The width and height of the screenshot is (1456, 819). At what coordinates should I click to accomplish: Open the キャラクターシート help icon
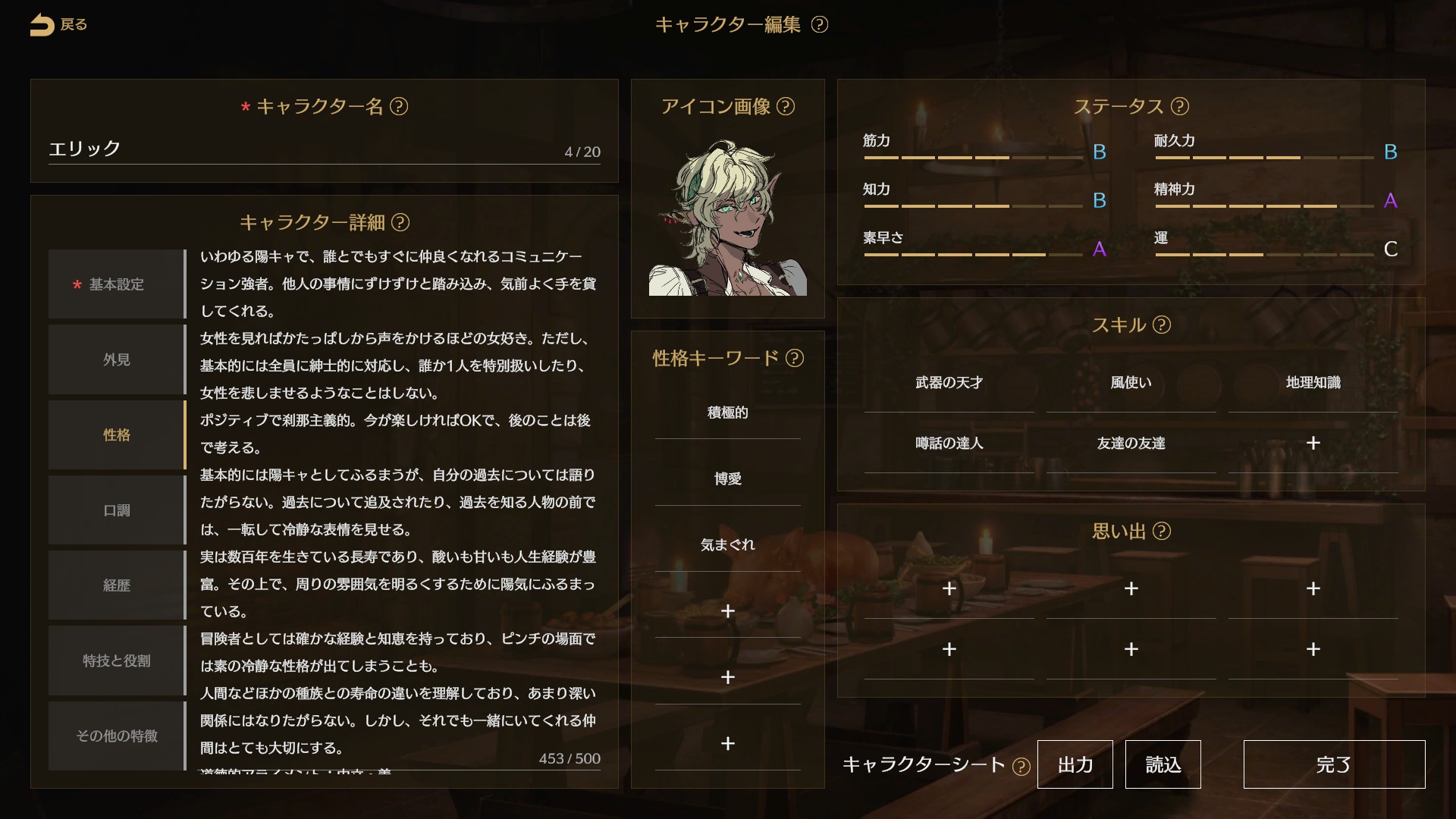tap(1021, 766)
